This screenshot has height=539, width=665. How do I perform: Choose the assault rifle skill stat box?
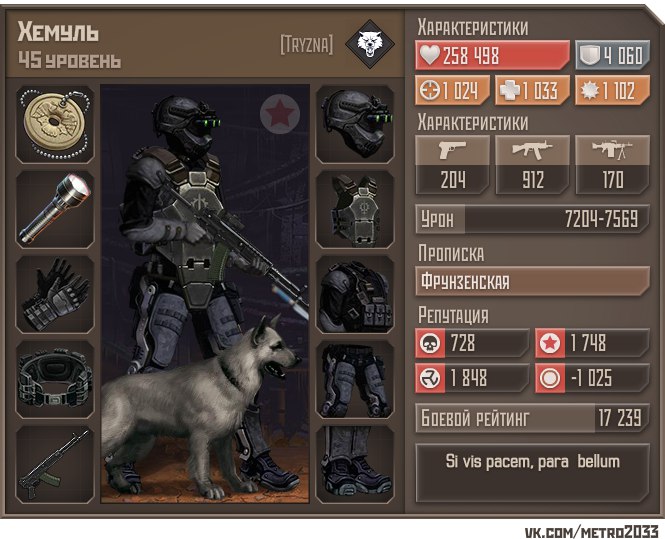[x=532, y=165]
